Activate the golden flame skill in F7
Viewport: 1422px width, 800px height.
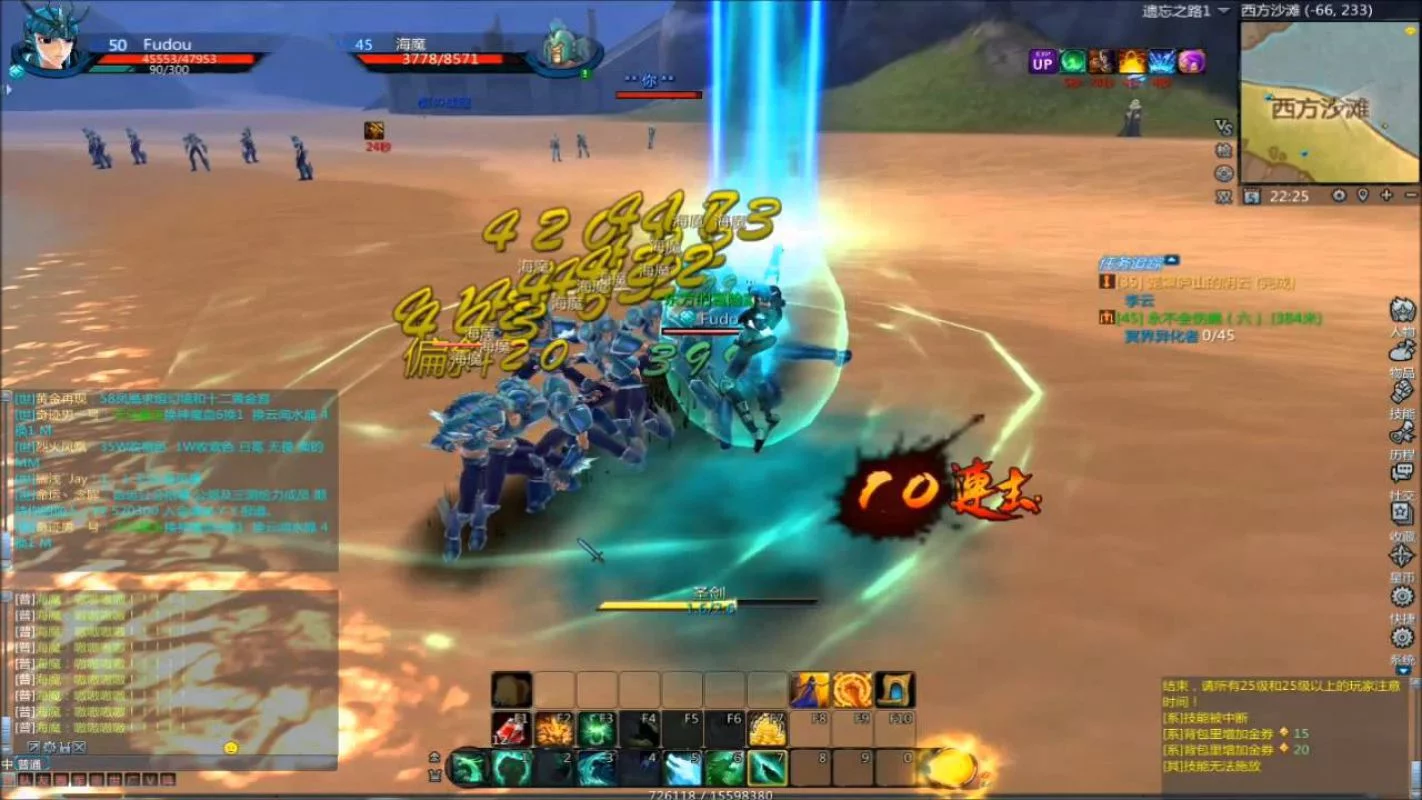767,730
